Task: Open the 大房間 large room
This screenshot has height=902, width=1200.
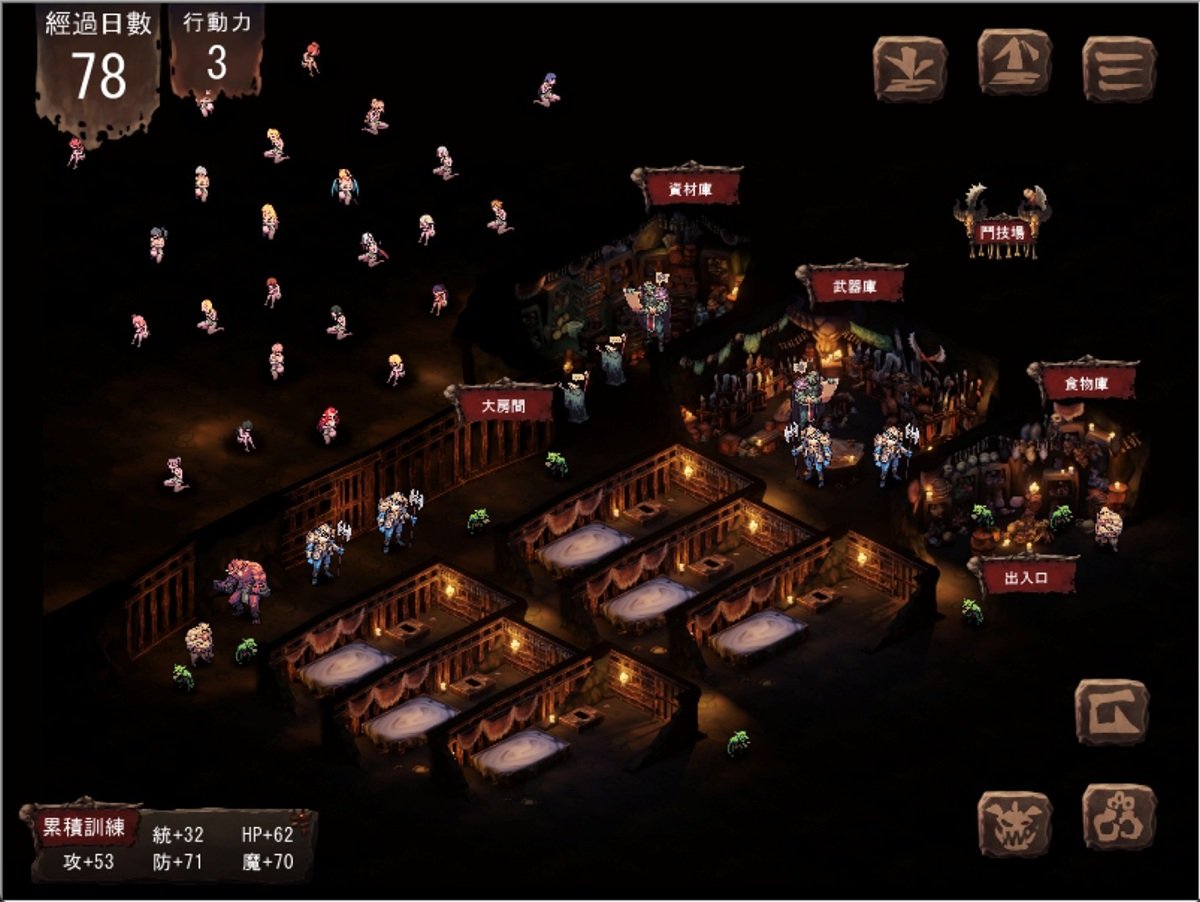Action: tap(504, 404)
